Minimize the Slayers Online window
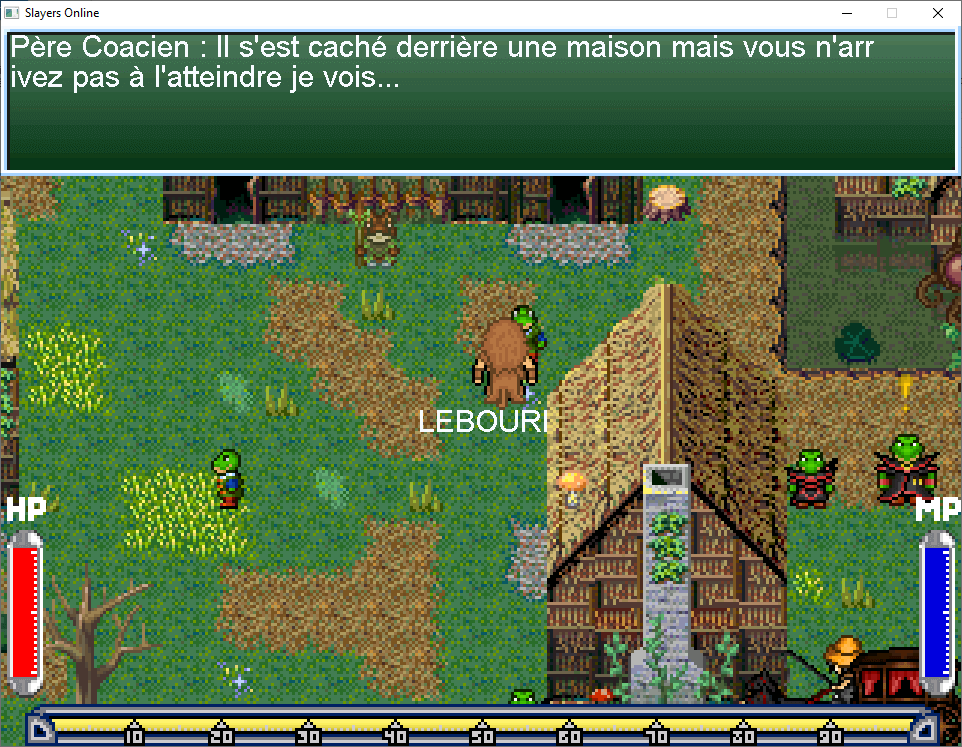The height and width of the screenshot is (747, 962). pos(846,13)
